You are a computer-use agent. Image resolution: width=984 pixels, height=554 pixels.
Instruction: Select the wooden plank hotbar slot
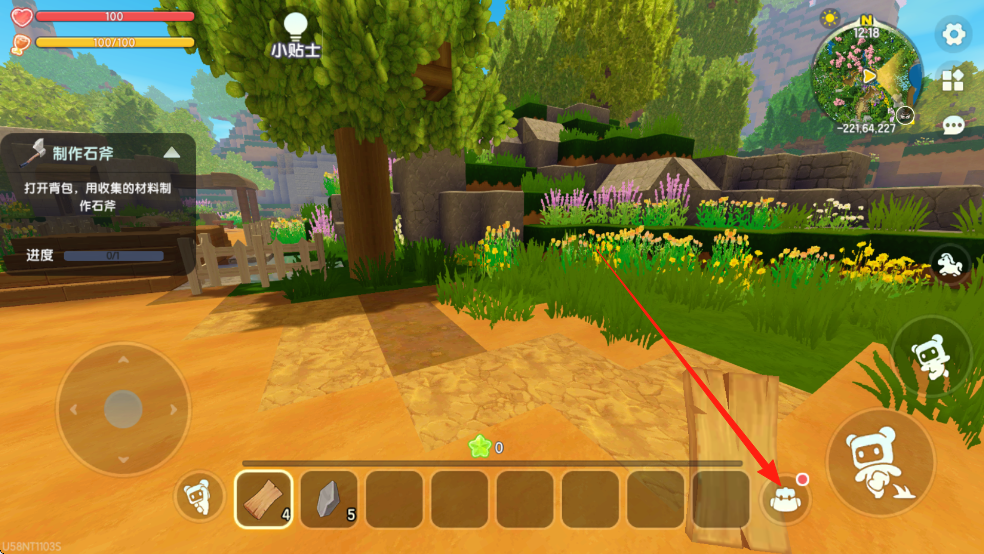(x=264, y=499)
